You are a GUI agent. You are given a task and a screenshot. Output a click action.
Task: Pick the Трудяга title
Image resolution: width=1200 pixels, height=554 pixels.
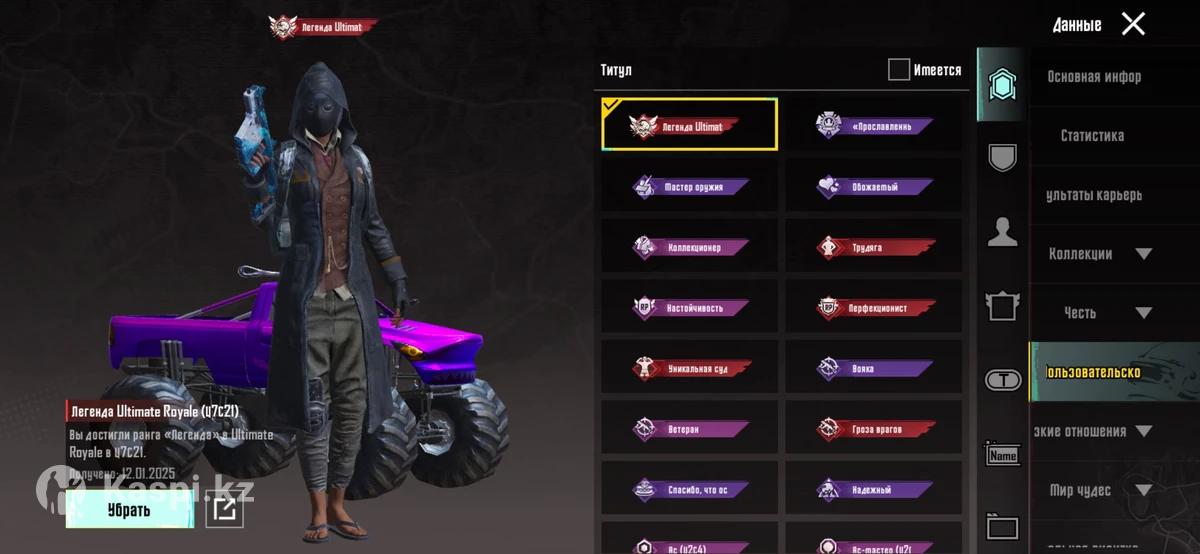874,247
